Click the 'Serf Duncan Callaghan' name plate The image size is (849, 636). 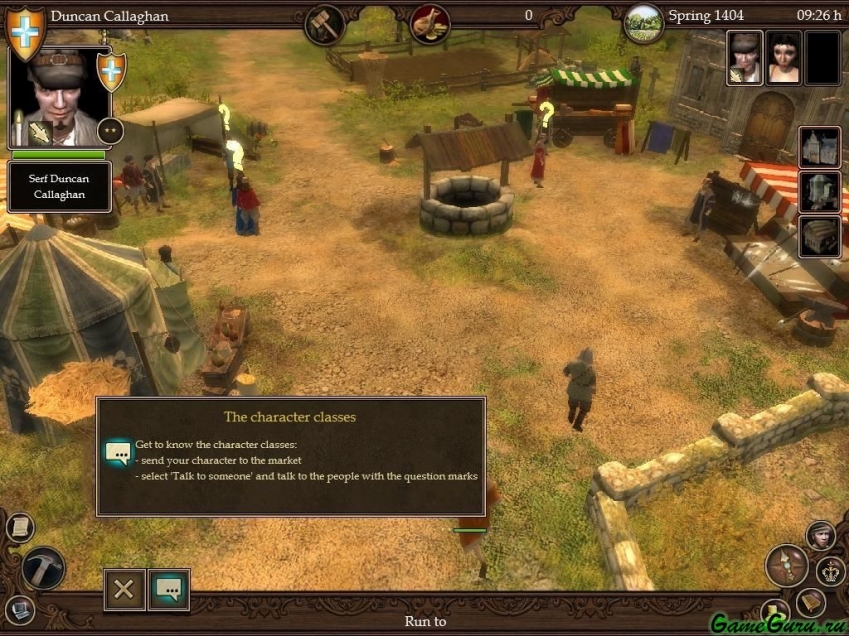(x=59, y=186)
